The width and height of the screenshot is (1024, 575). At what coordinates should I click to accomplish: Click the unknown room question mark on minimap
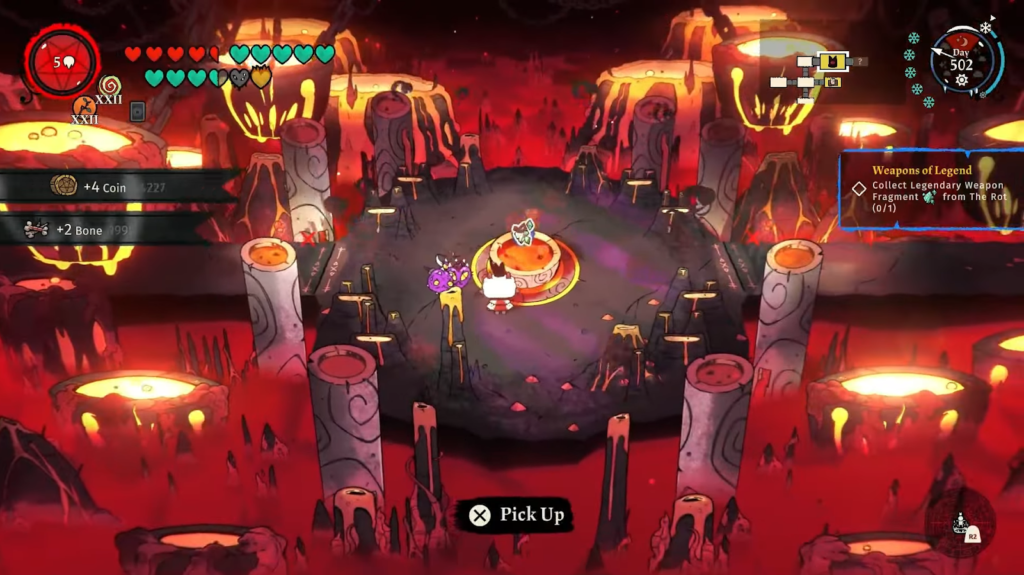(862, 61)
